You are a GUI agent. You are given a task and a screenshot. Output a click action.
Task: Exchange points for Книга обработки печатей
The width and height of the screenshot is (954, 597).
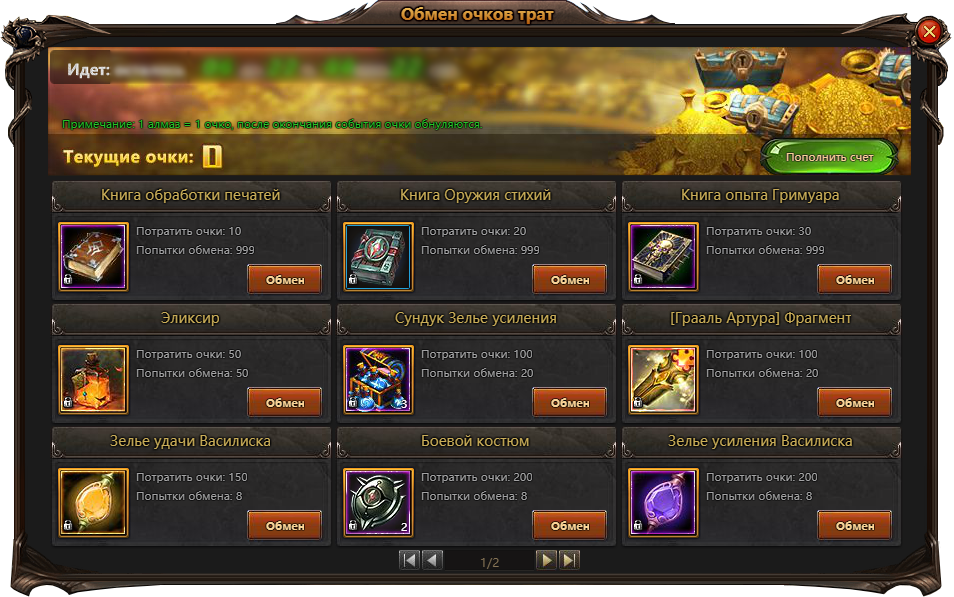[284, 280]
